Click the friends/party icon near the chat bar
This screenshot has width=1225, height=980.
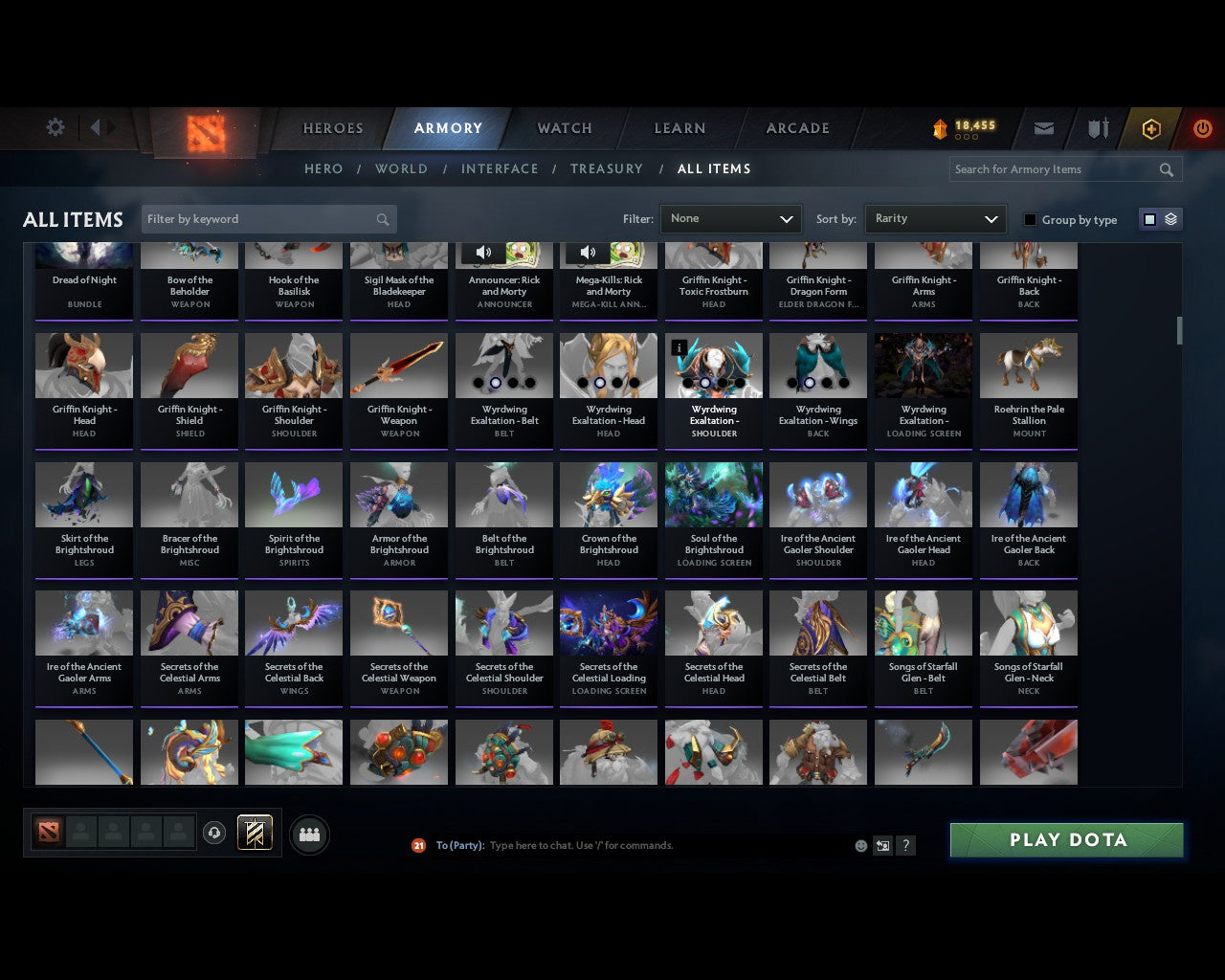[x=309, y=833]
